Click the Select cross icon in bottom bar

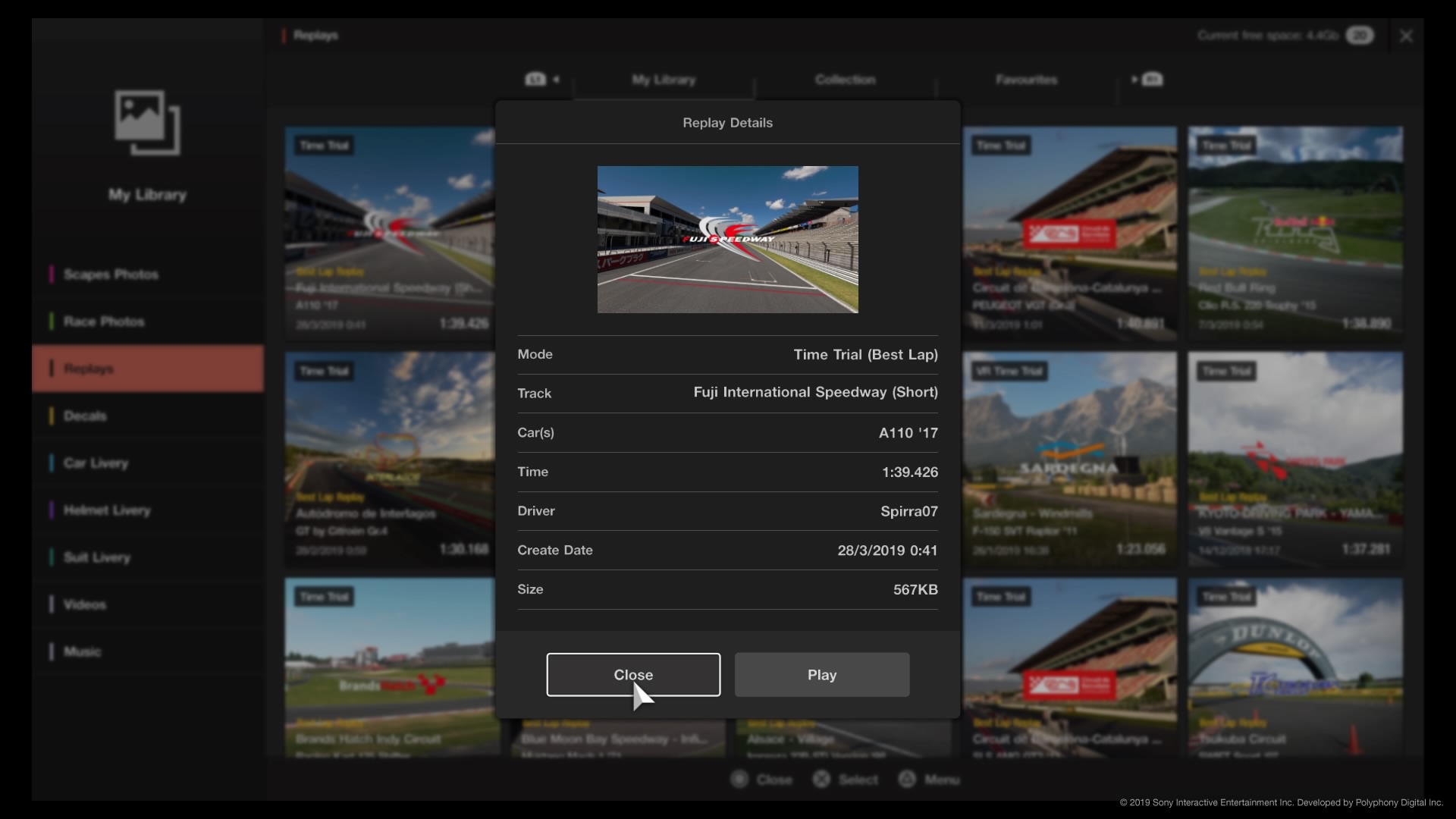point(821,779)
